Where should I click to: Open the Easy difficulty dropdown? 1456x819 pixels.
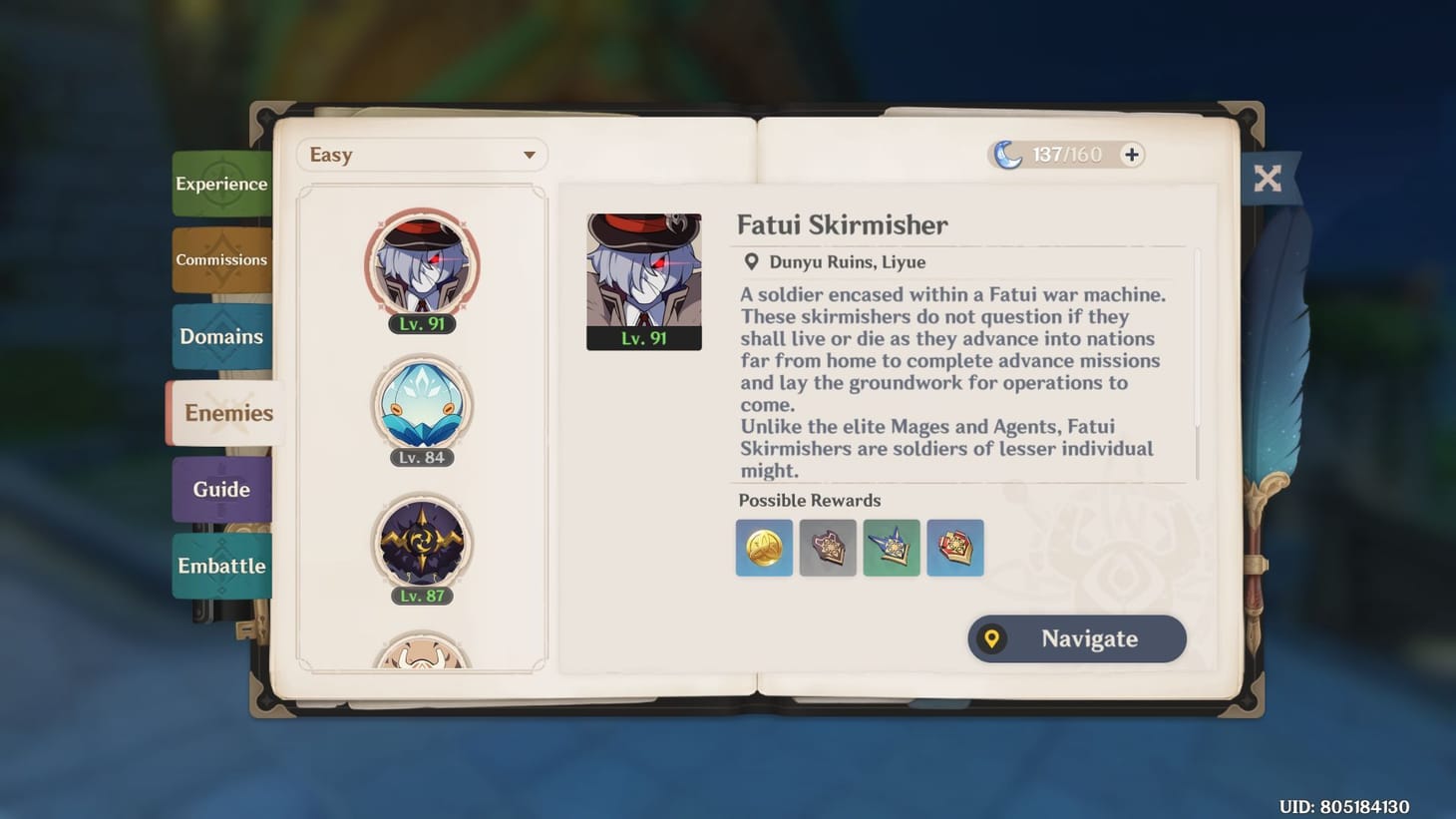coord(421,155)
